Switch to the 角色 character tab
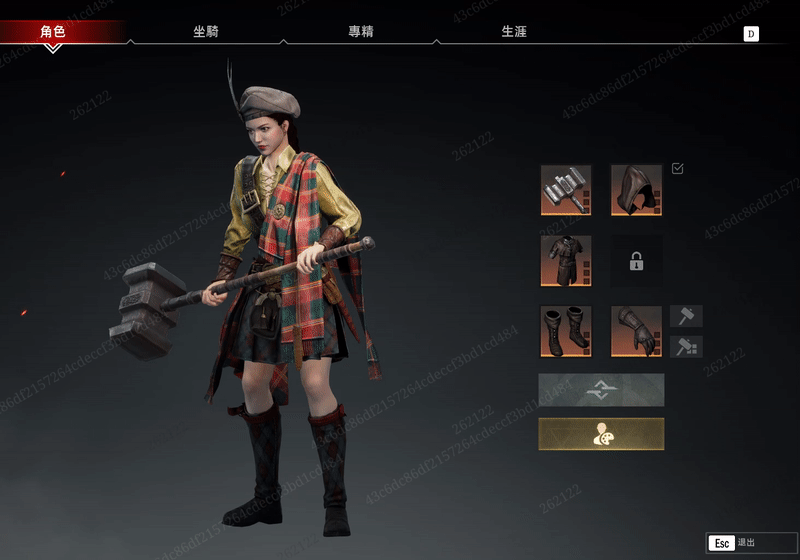800x560 pixels. pyautogui.click(x=53, y=32)
